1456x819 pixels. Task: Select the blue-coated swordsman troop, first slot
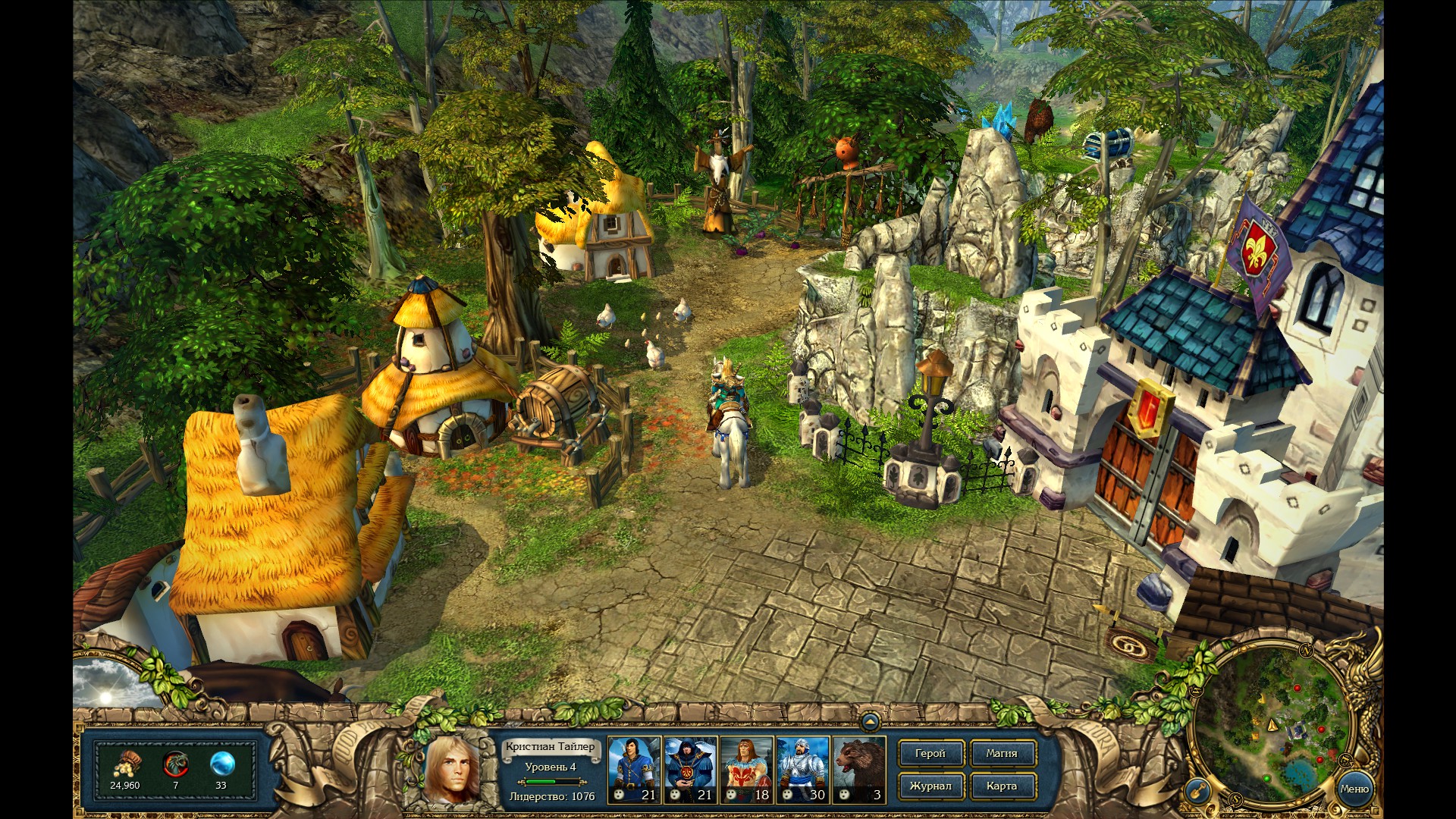coord(634,770)
